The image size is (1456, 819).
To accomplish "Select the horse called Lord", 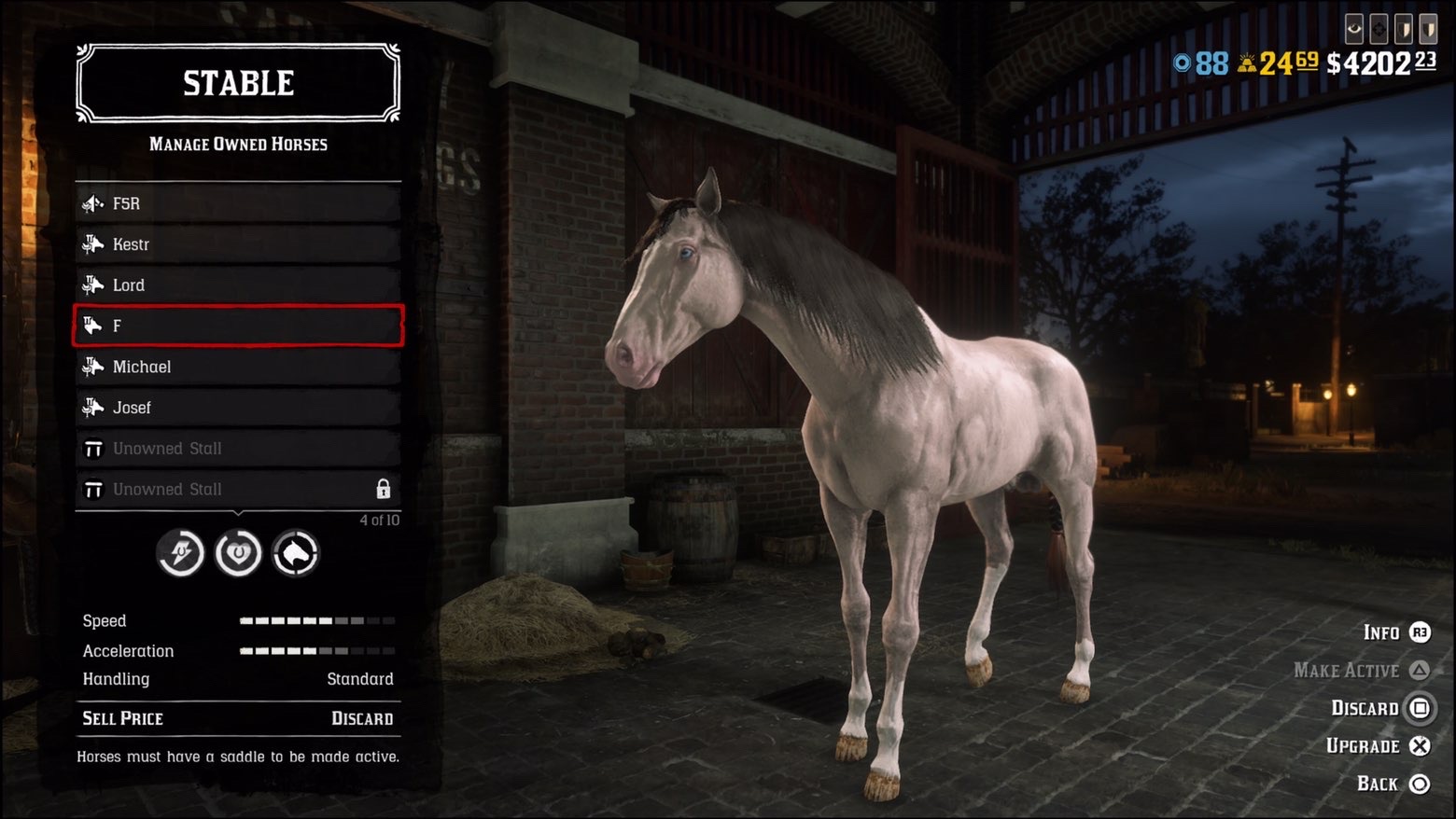I will (x=238, y=285).
